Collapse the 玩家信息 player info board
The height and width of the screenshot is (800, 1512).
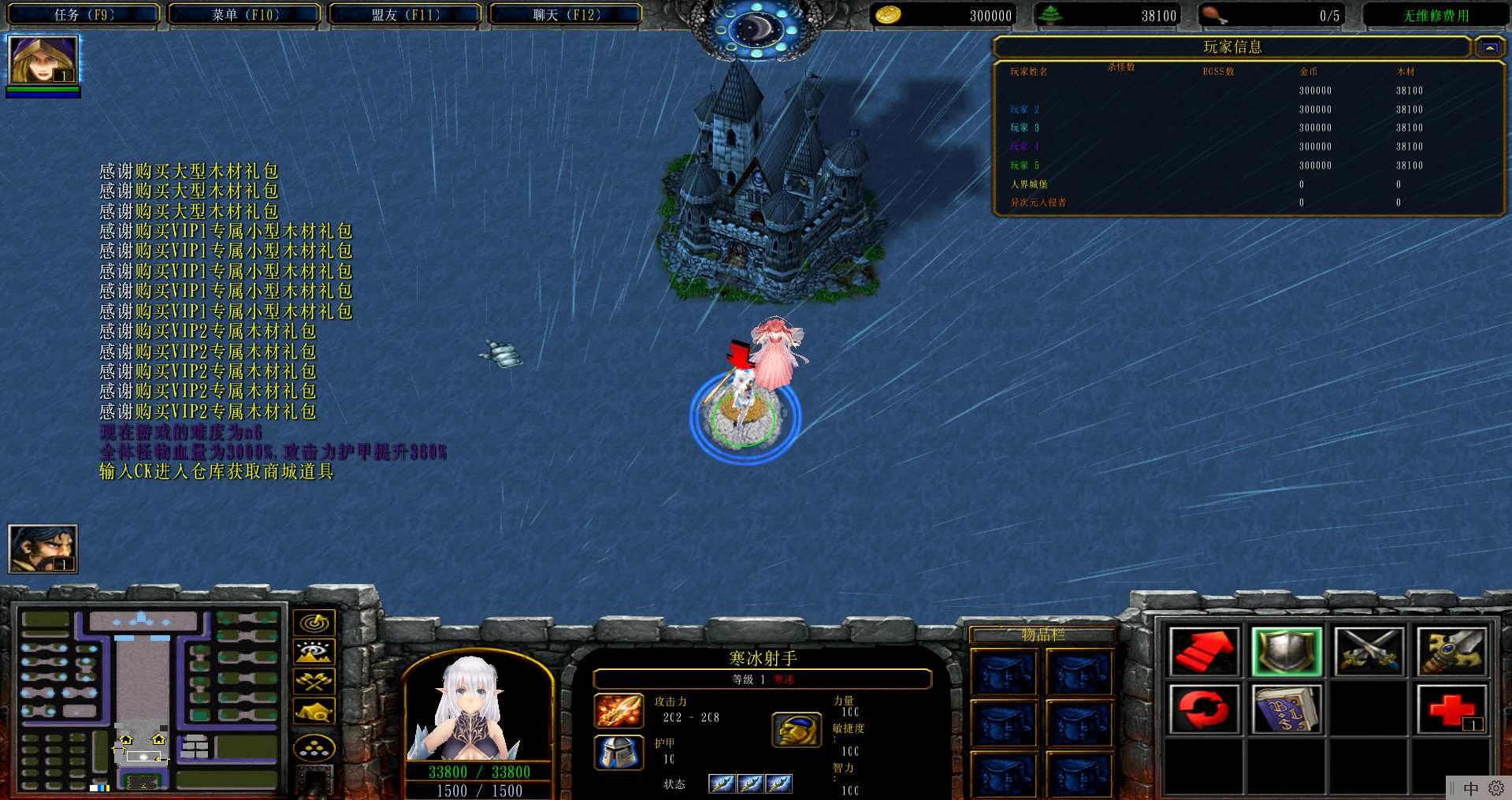click(x=1489, y=48)
